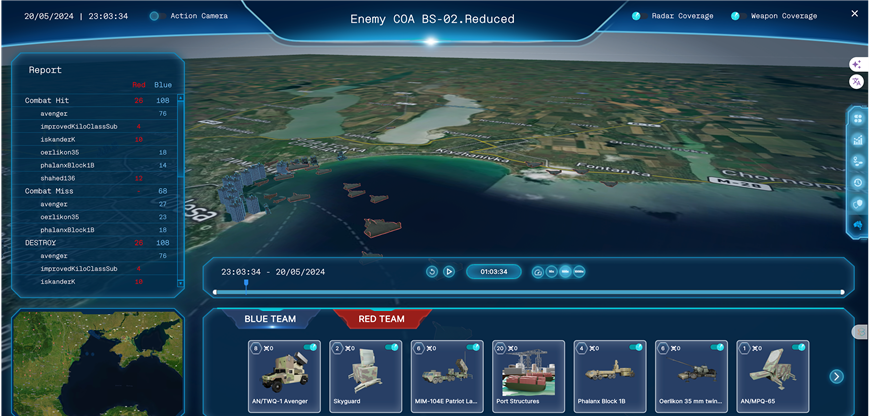Select the Oerlikon 35 mm twin card

[691, 377]
